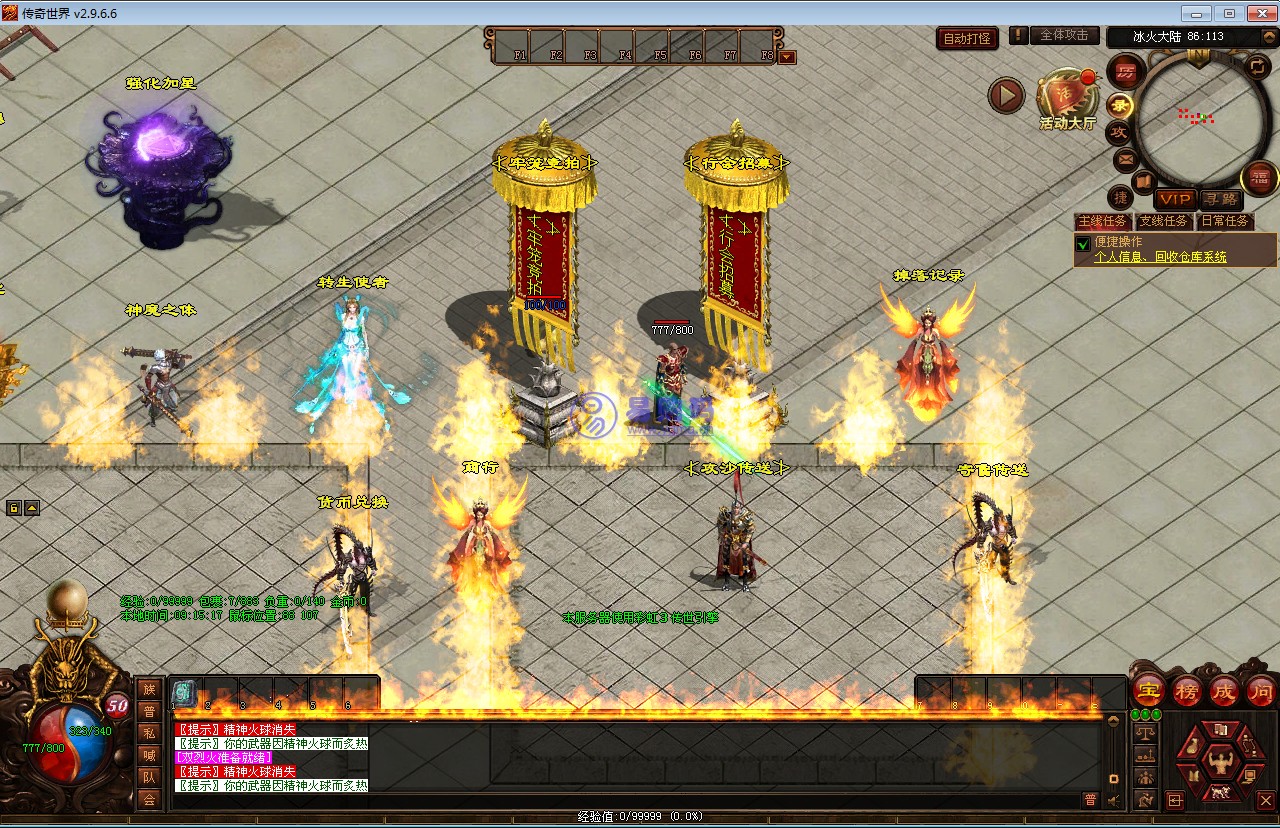Screen dimensions: 1280x828
Task: Open the VIP panel
Action: tap(1175, 199)
